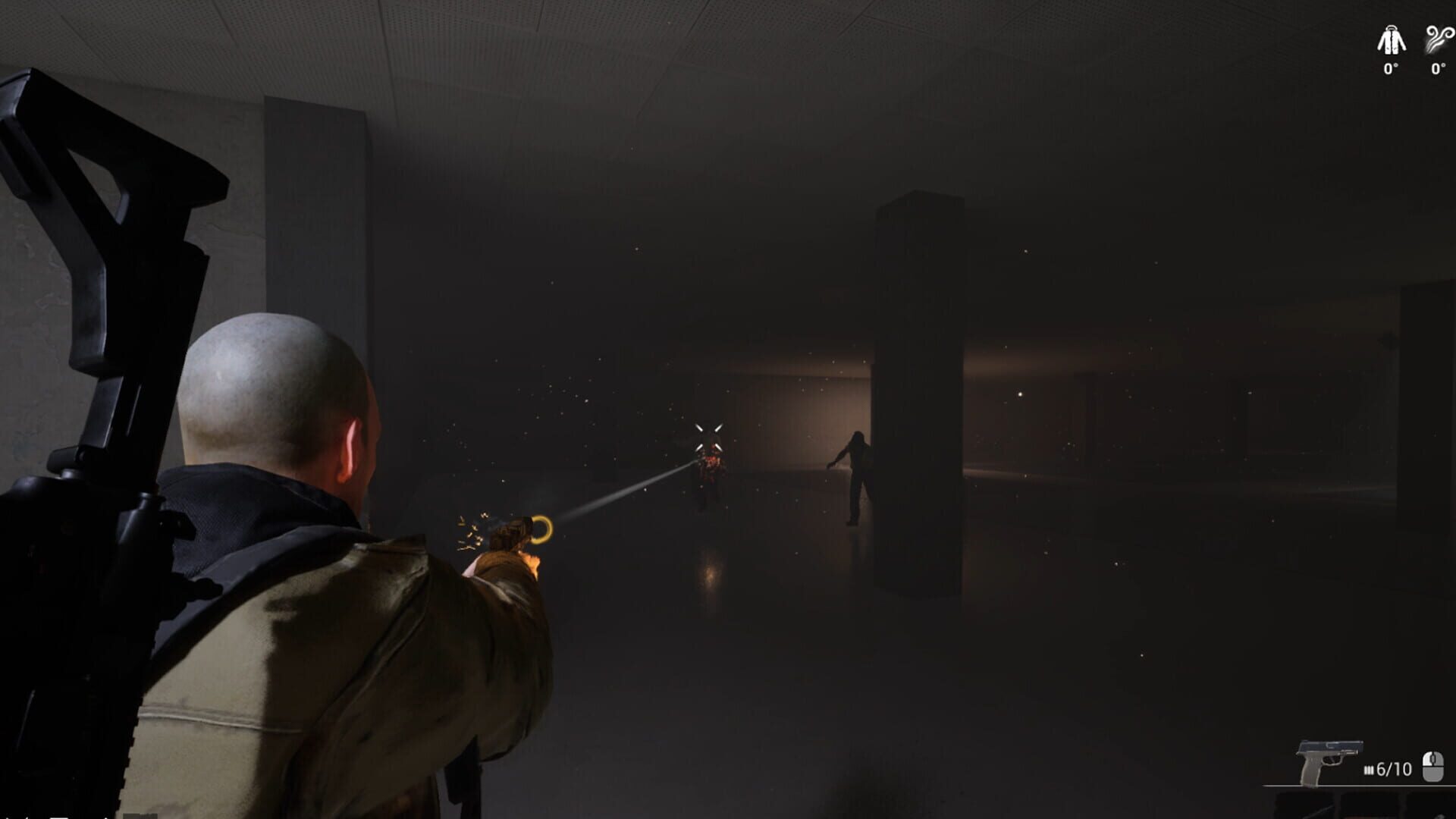Image resolution: width=1456 pixels, height=819 pixels.
Task: Click the underline bar beneath the pistol slot
Action: coord(1357,786)
